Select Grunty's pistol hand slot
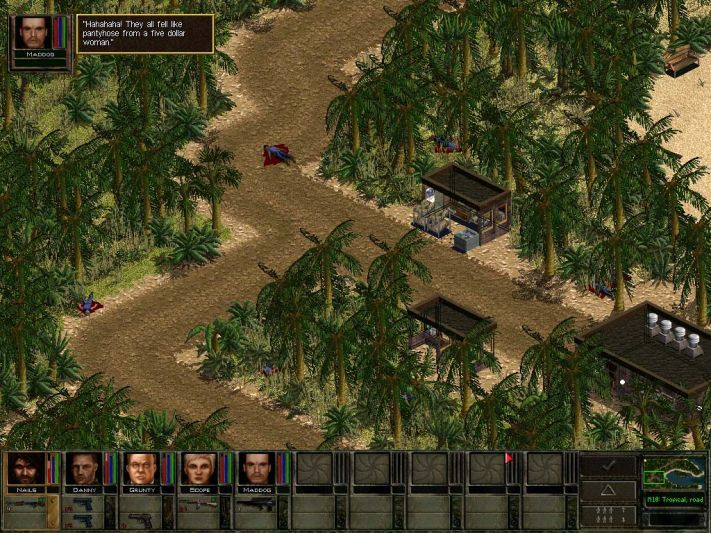Image resolution: width=711 pixels, height=533 pixels. point(140,518)
